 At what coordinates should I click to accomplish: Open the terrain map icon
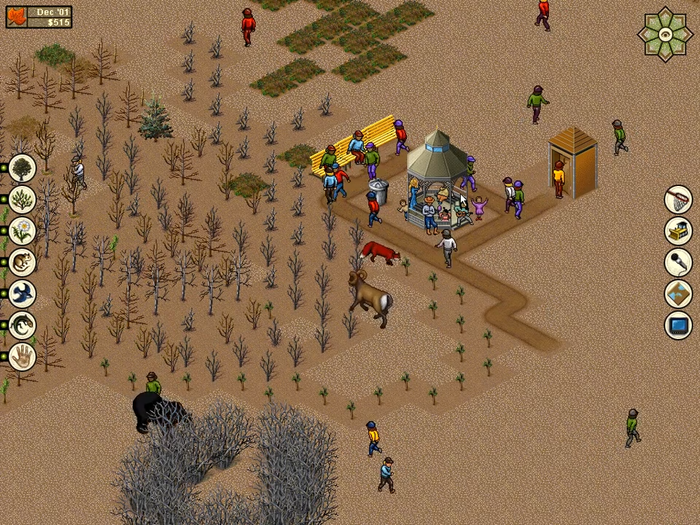(x=678, y=294)
